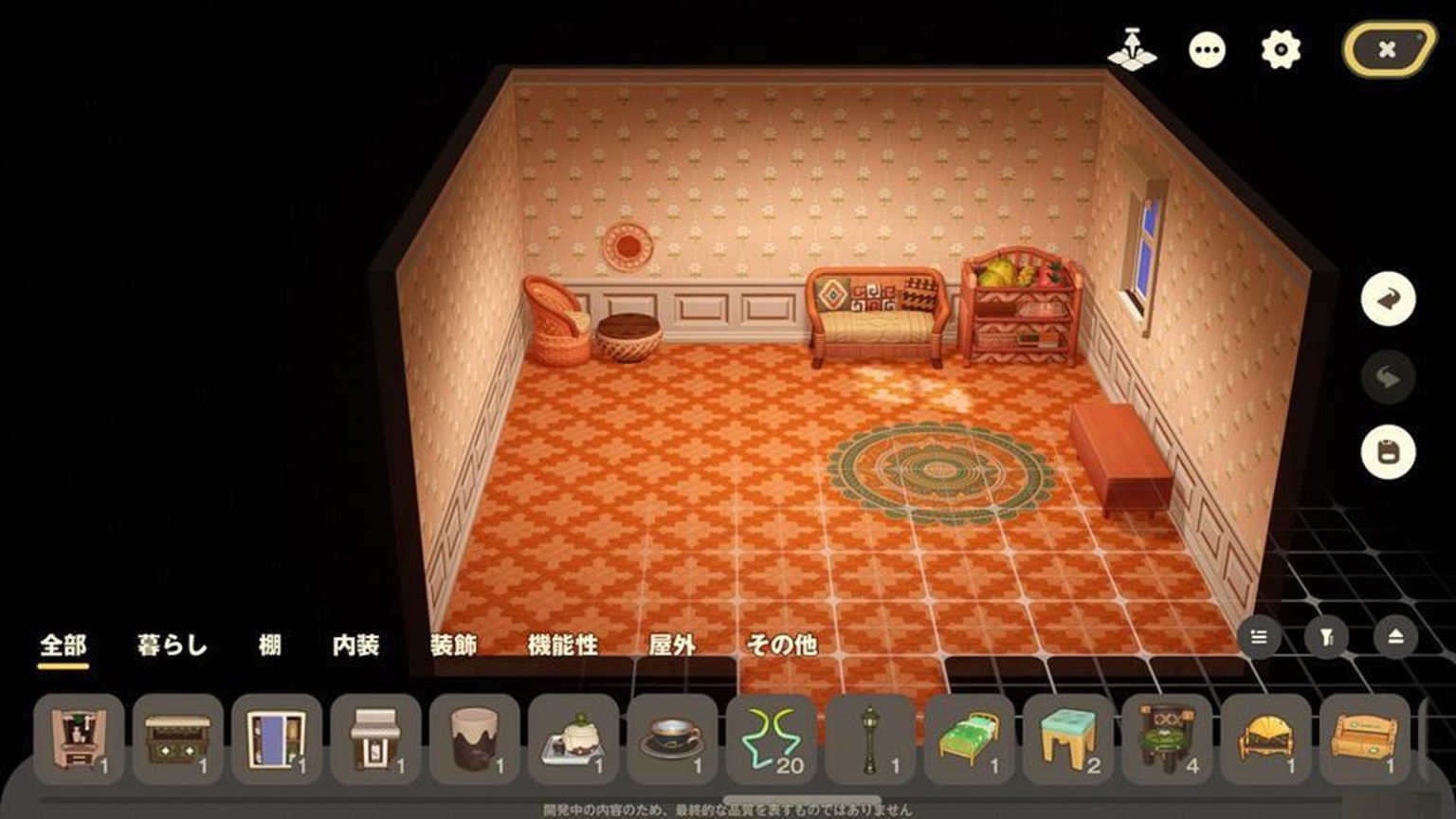This screenshot has height=819, width=1456.
Task: Open the three-dots more options menu
Action: tap(1207, 49)
